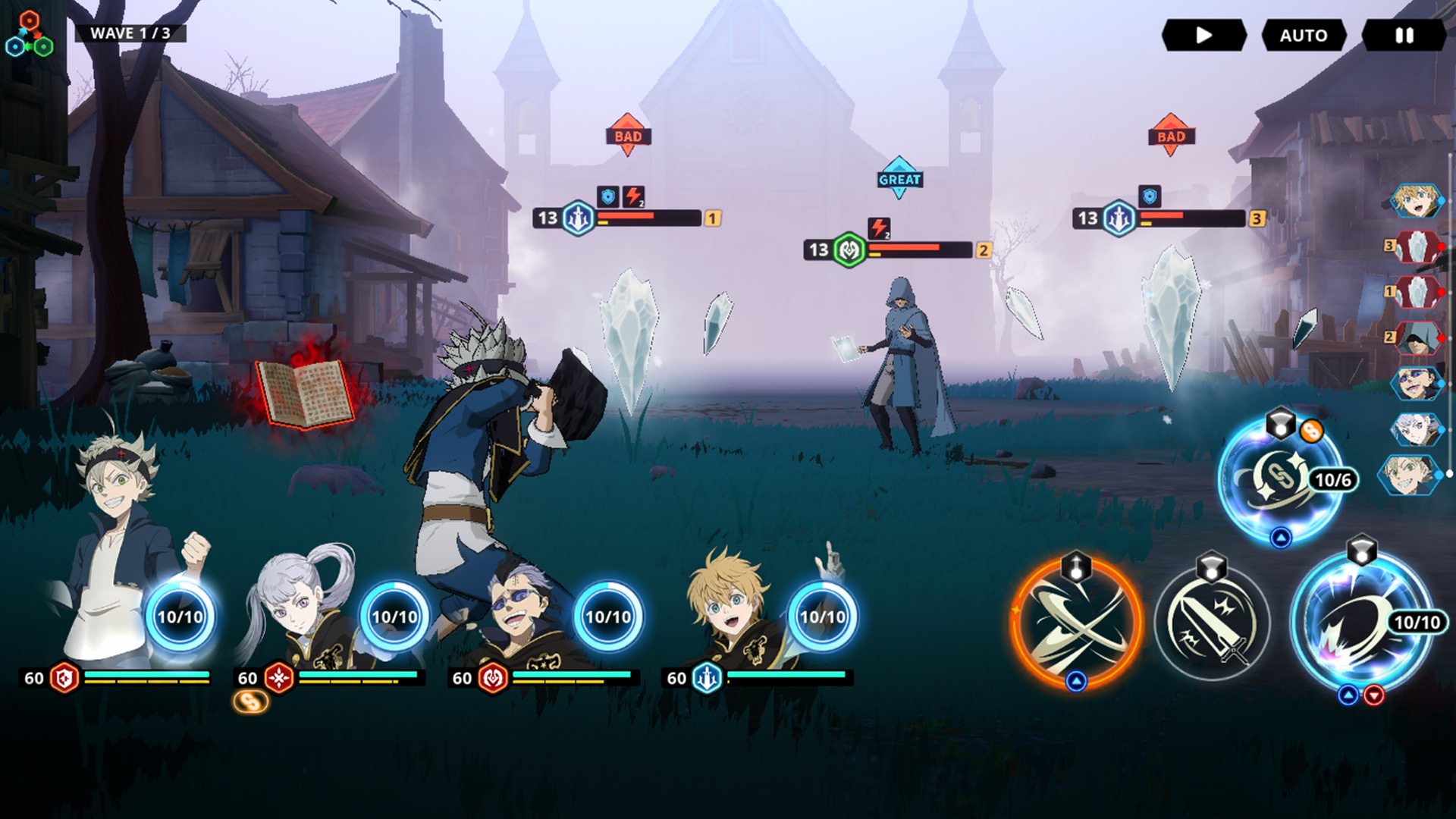
Task: Click the WAVE 1/3 indicator
Action: click(x=130, y=33)
